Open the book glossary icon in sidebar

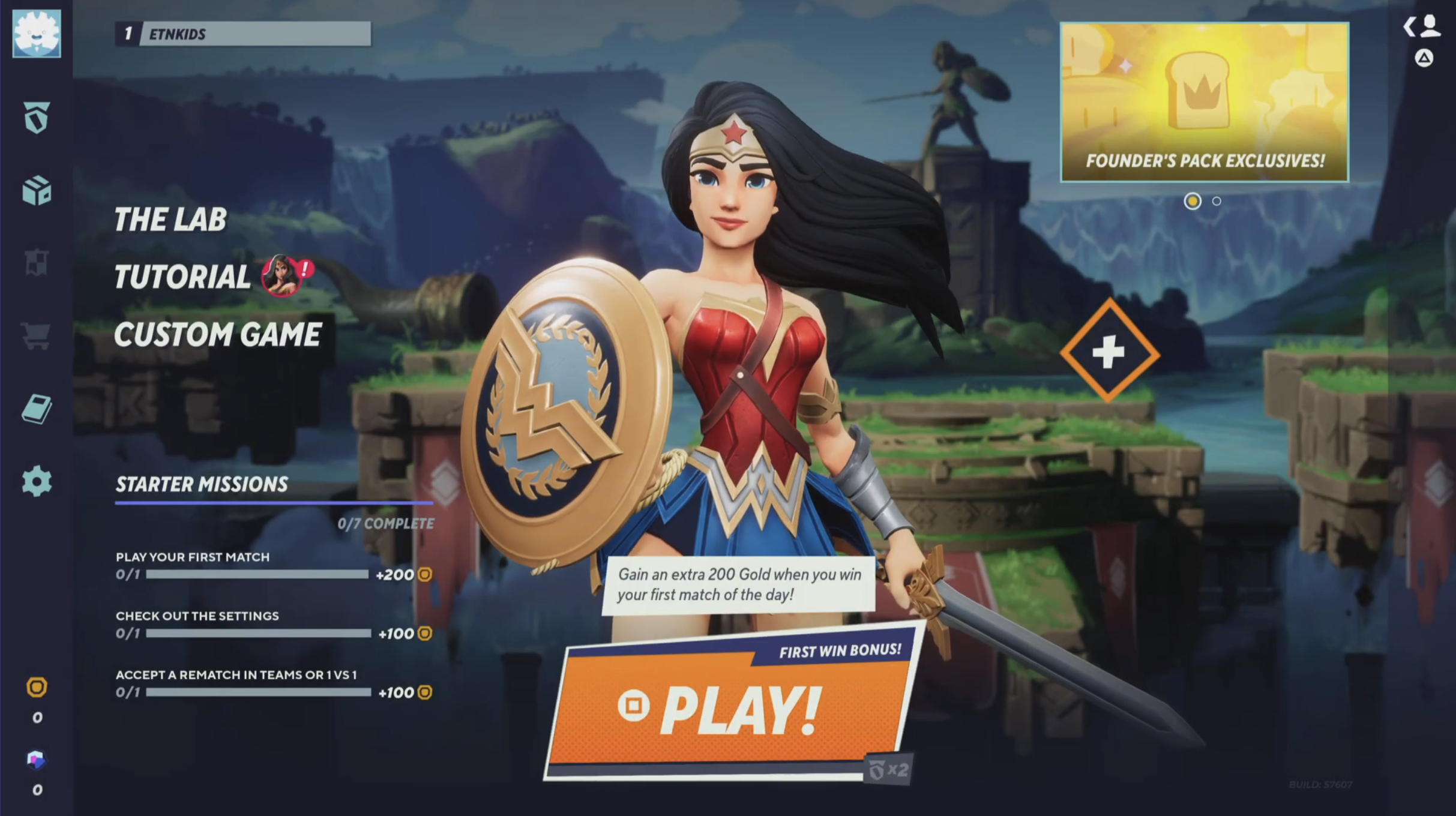pos(37,409)
